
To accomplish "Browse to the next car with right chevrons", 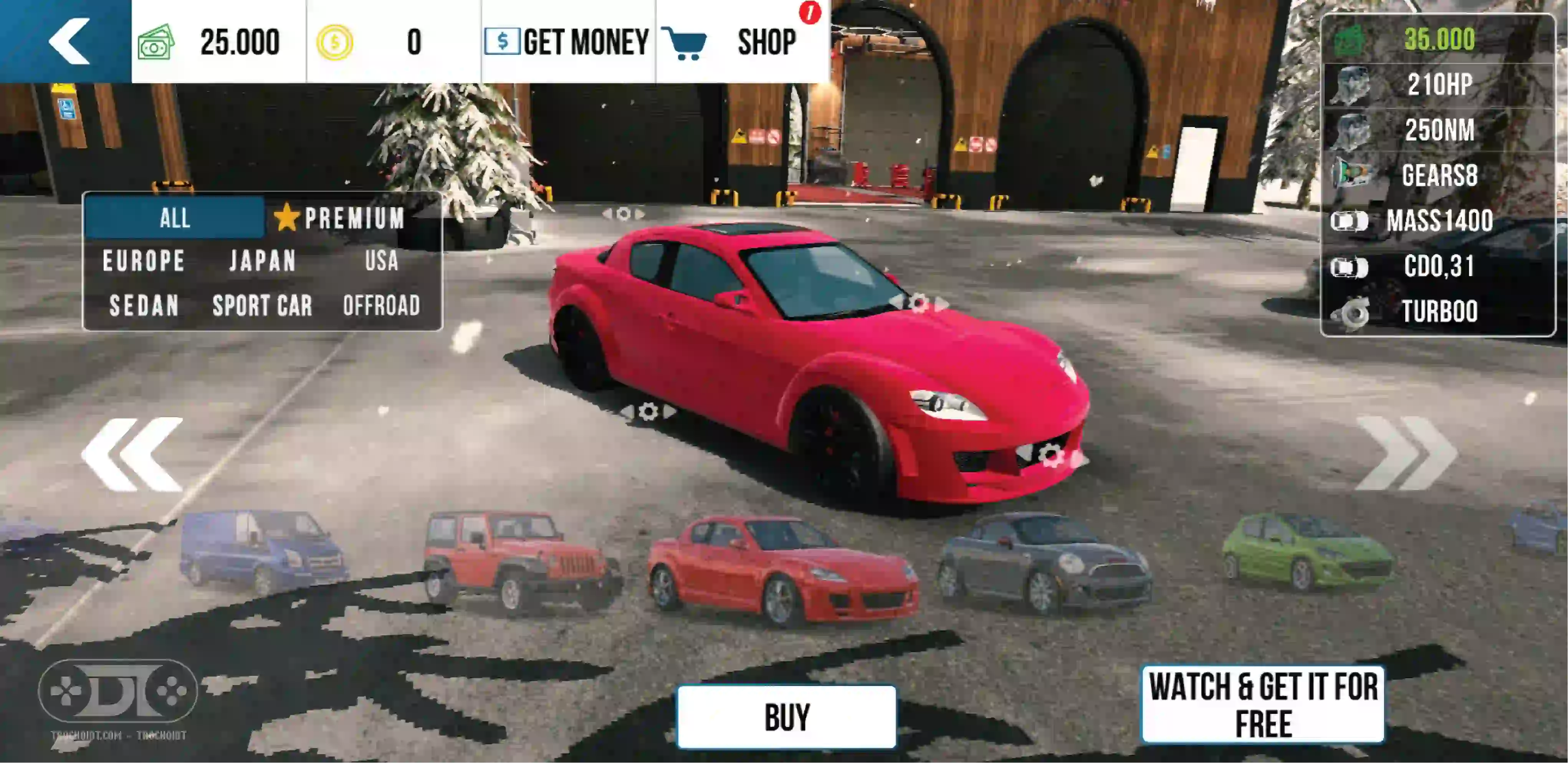I will click(1406, 453).
